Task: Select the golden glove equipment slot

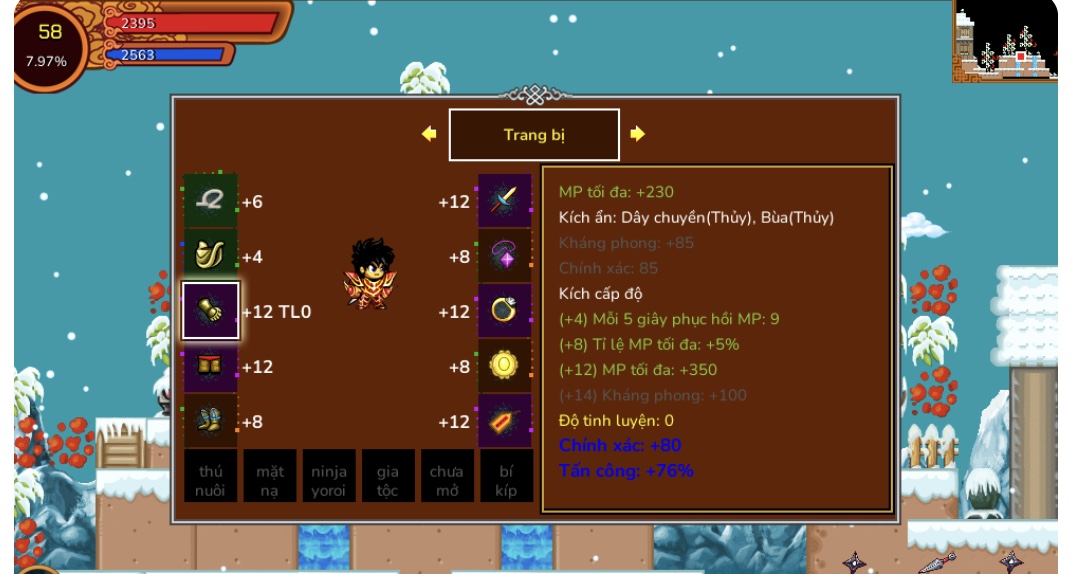Action: click(x=210, y=311)
